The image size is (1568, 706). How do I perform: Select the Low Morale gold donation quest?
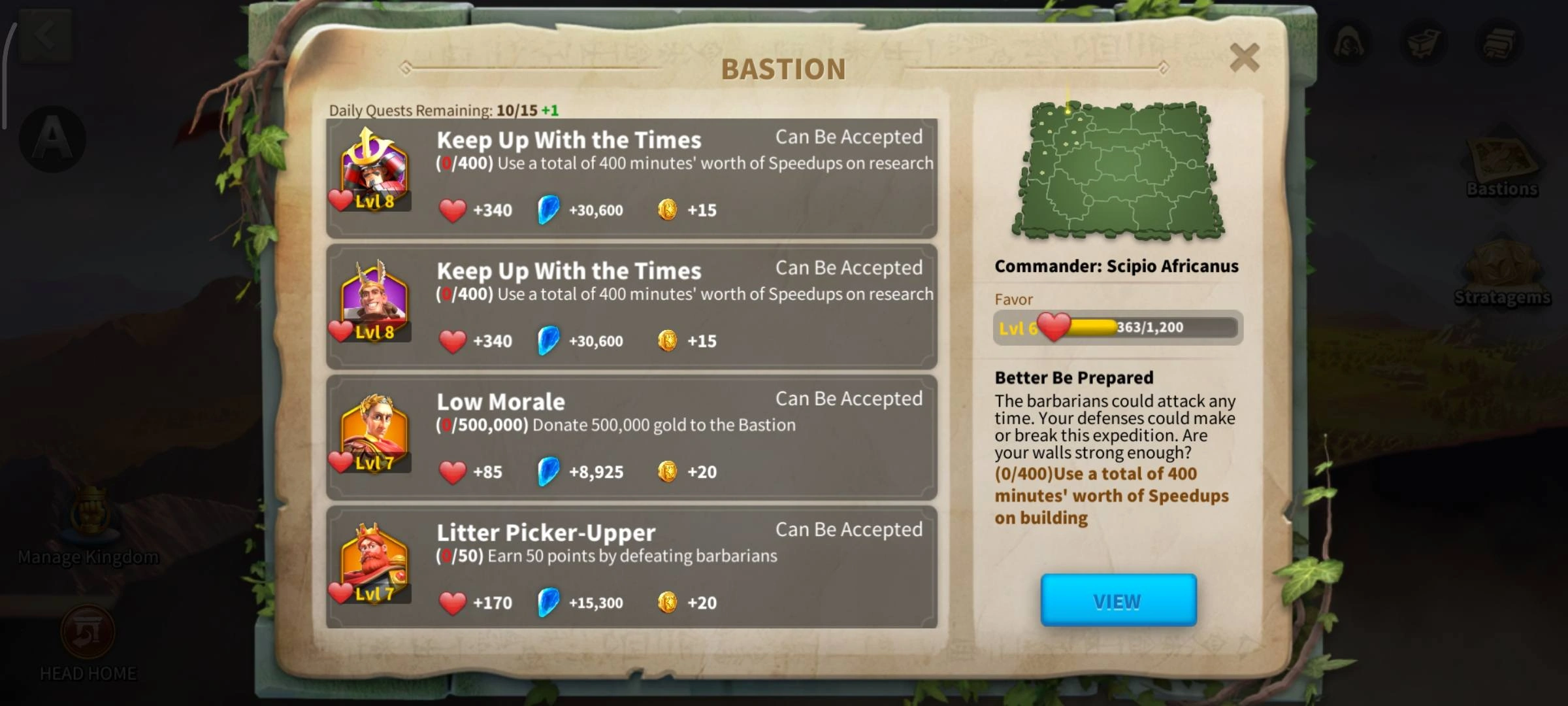(x=631, y=437)
